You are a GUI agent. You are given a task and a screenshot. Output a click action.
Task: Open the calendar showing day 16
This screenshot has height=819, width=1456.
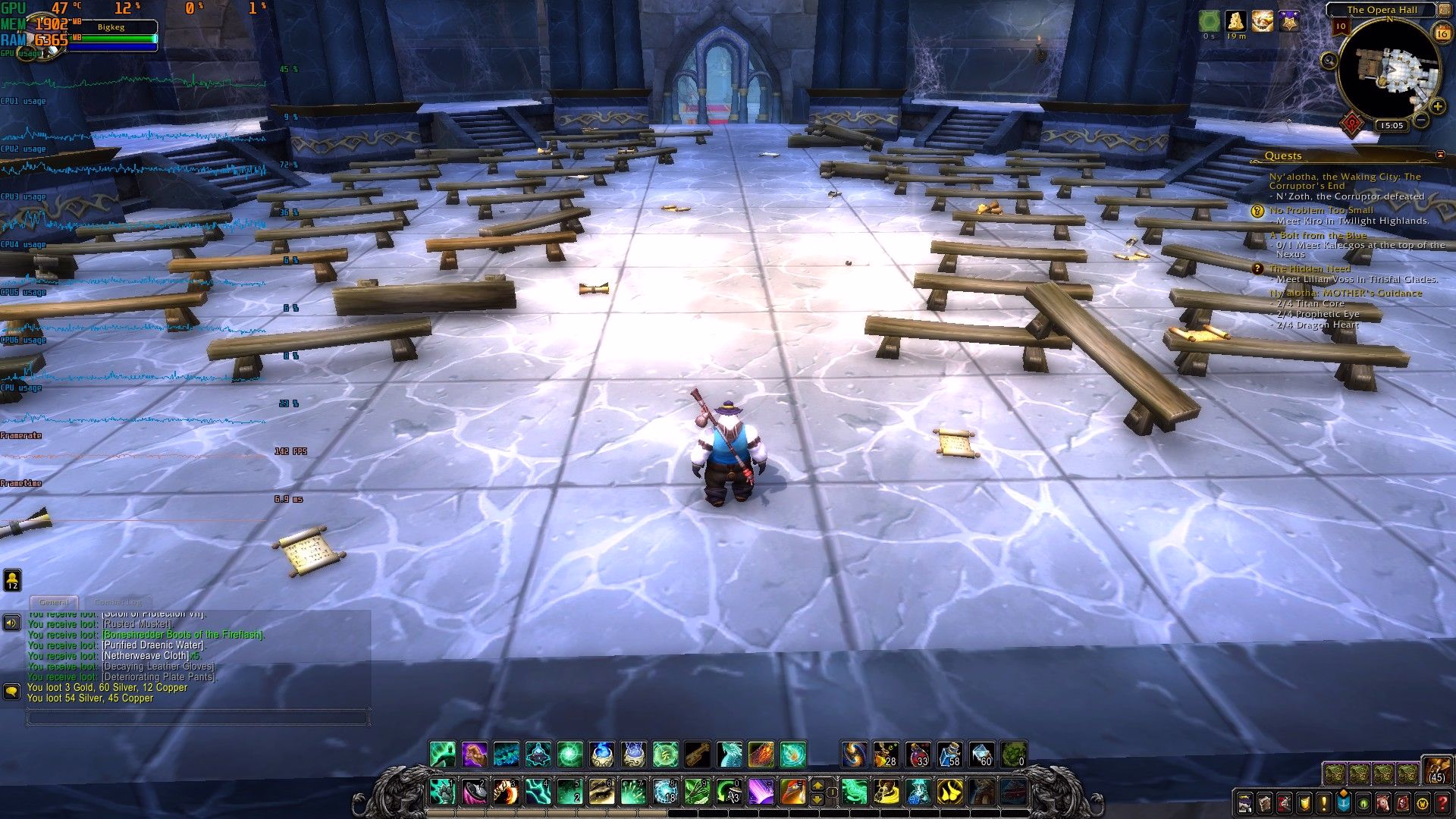[x=1441, y=33]
